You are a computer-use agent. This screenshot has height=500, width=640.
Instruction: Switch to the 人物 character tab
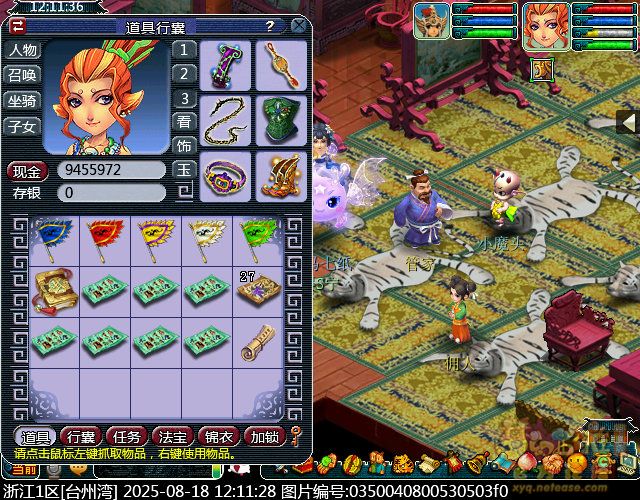tap(22, 50)
